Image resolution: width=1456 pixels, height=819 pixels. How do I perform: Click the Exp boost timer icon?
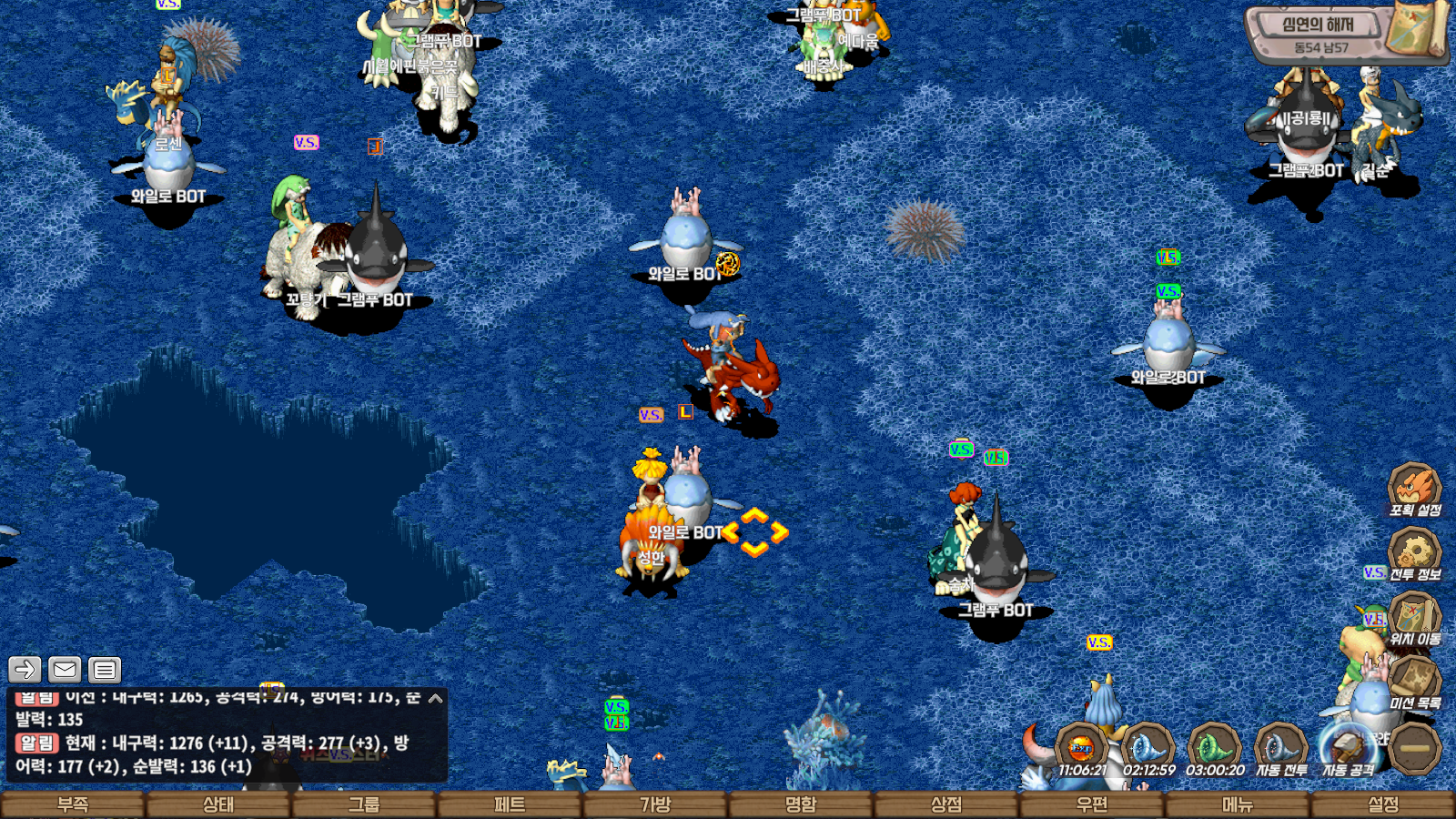[x=1082, y=749]
